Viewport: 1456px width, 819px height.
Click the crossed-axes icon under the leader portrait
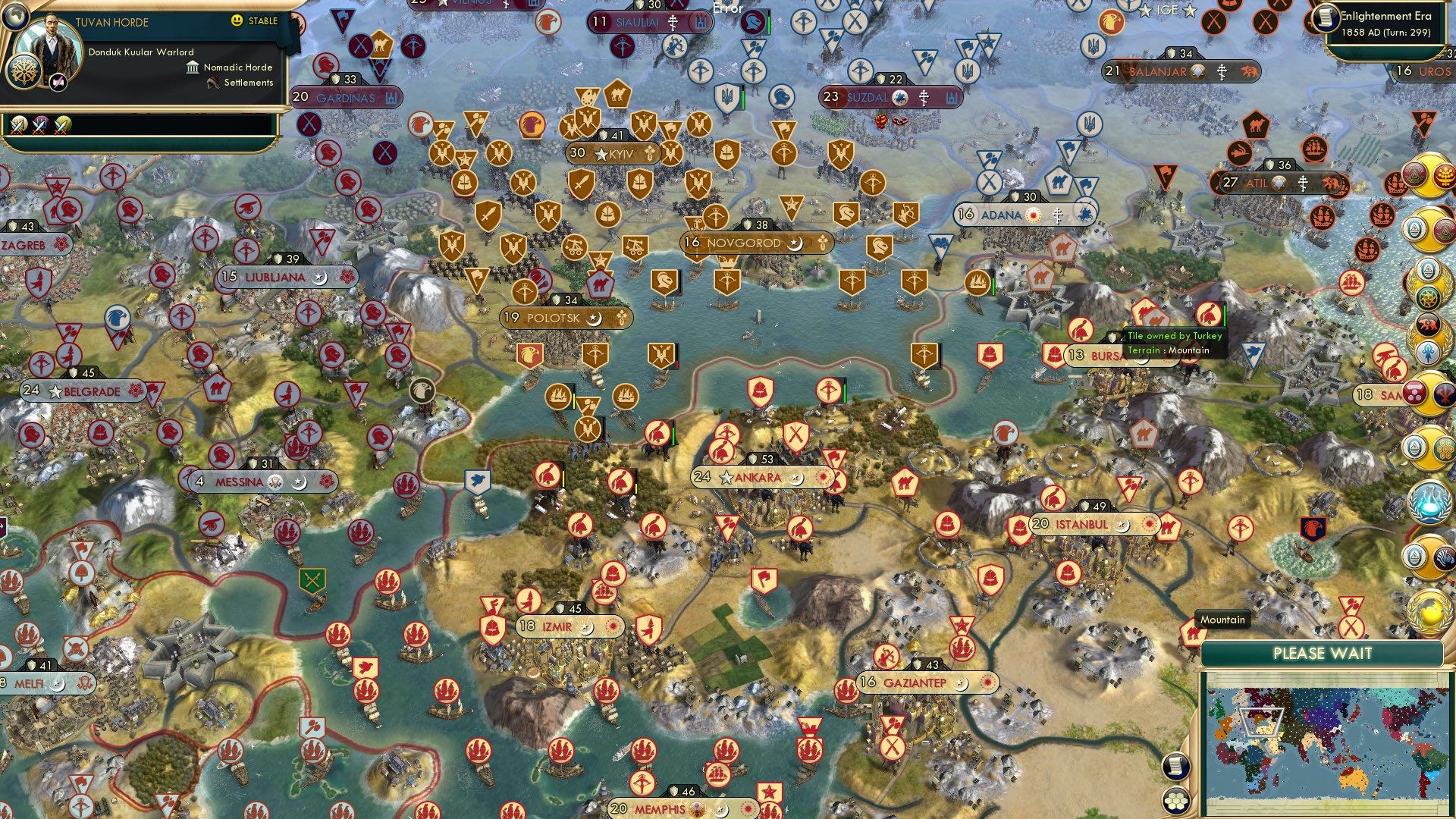pyautogui.click(x=57, y=82)
